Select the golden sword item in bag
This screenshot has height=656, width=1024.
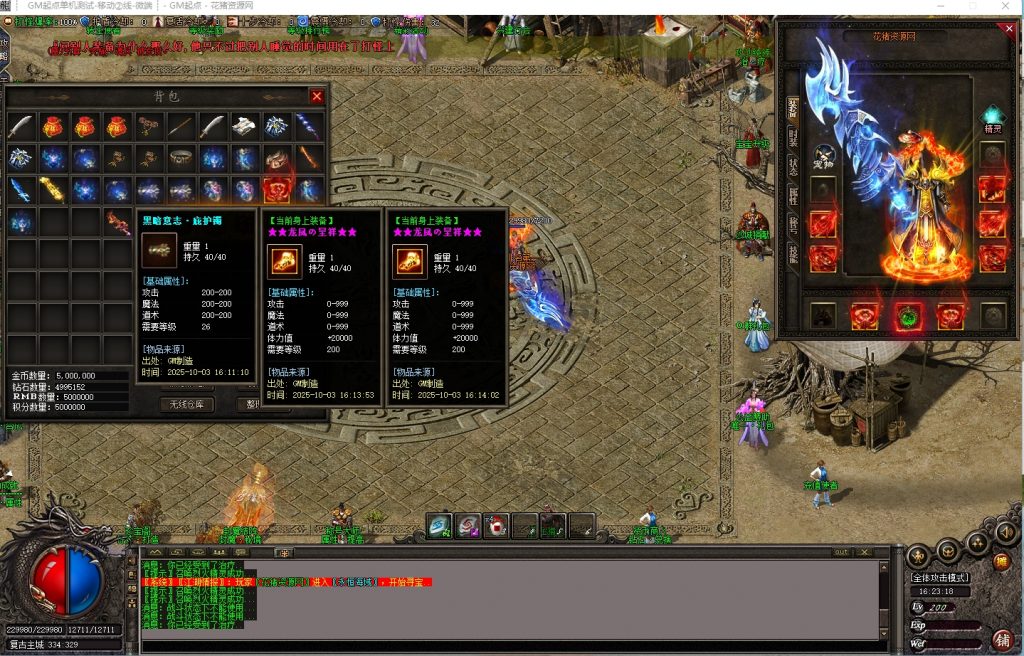point(53,189)
